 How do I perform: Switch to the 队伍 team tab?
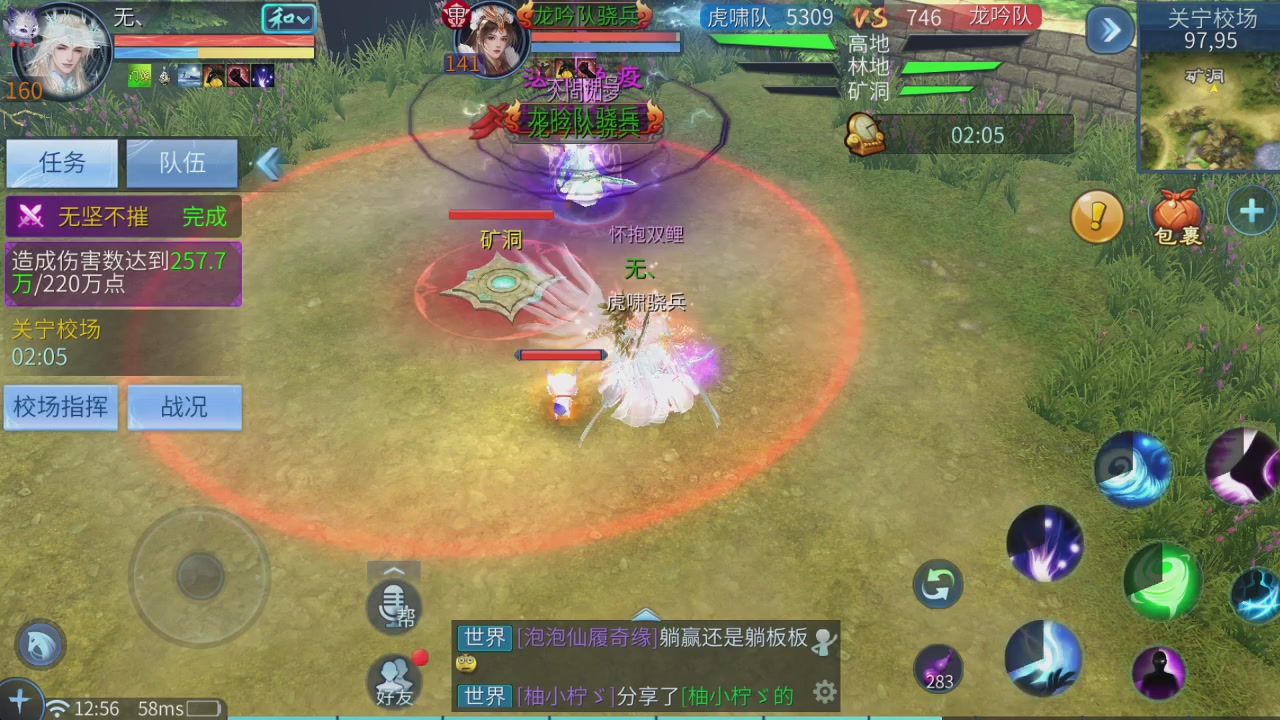click(x=182, y=163)
